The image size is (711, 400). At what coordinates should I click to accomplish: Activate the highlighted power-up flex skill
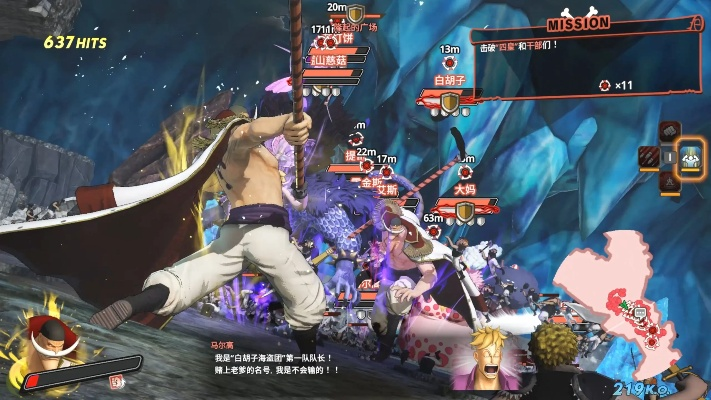pos(690,157)
